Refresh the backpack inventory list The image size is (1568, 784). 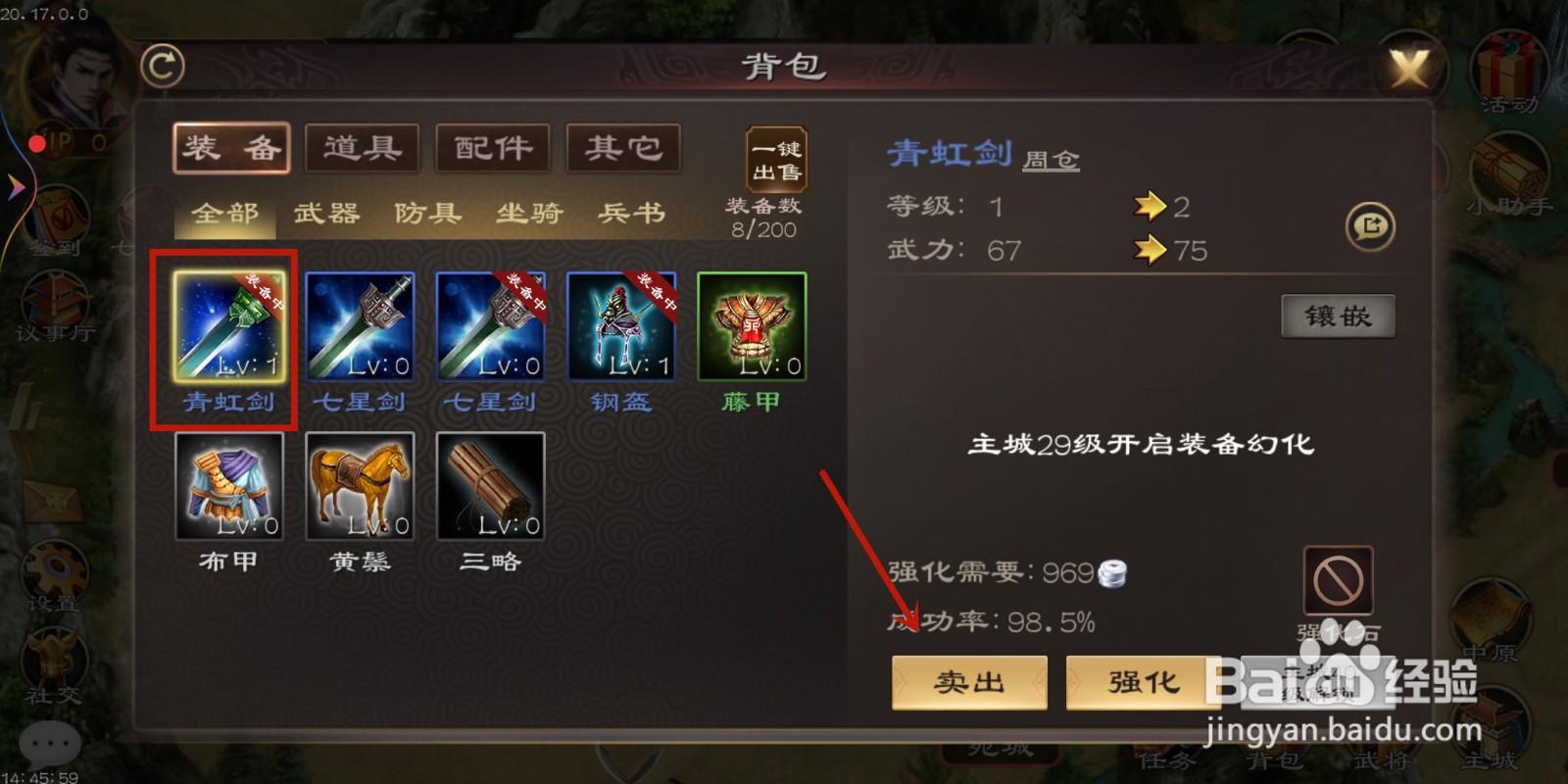(163, 65)
